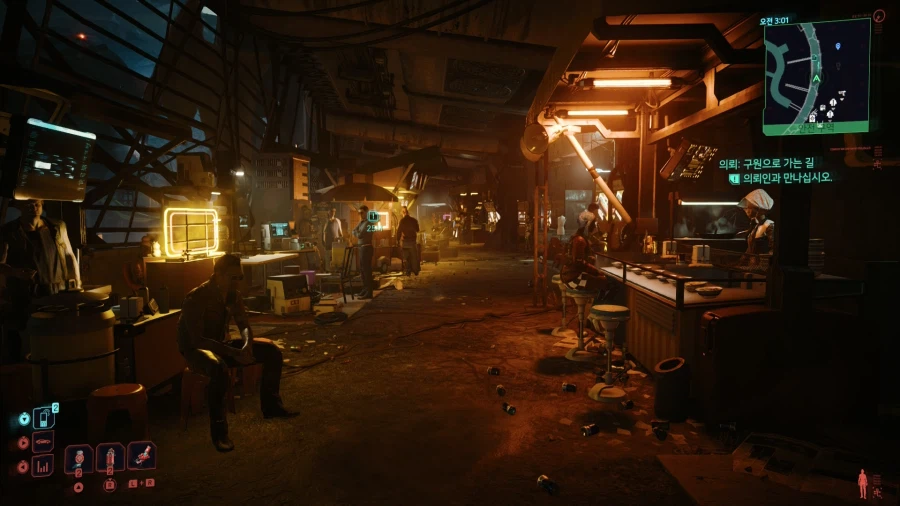Image resolution: width=900 pixels, height=506 pixels.
Task: Select the grenade quick slot
Action: click(x=110, y=458)
